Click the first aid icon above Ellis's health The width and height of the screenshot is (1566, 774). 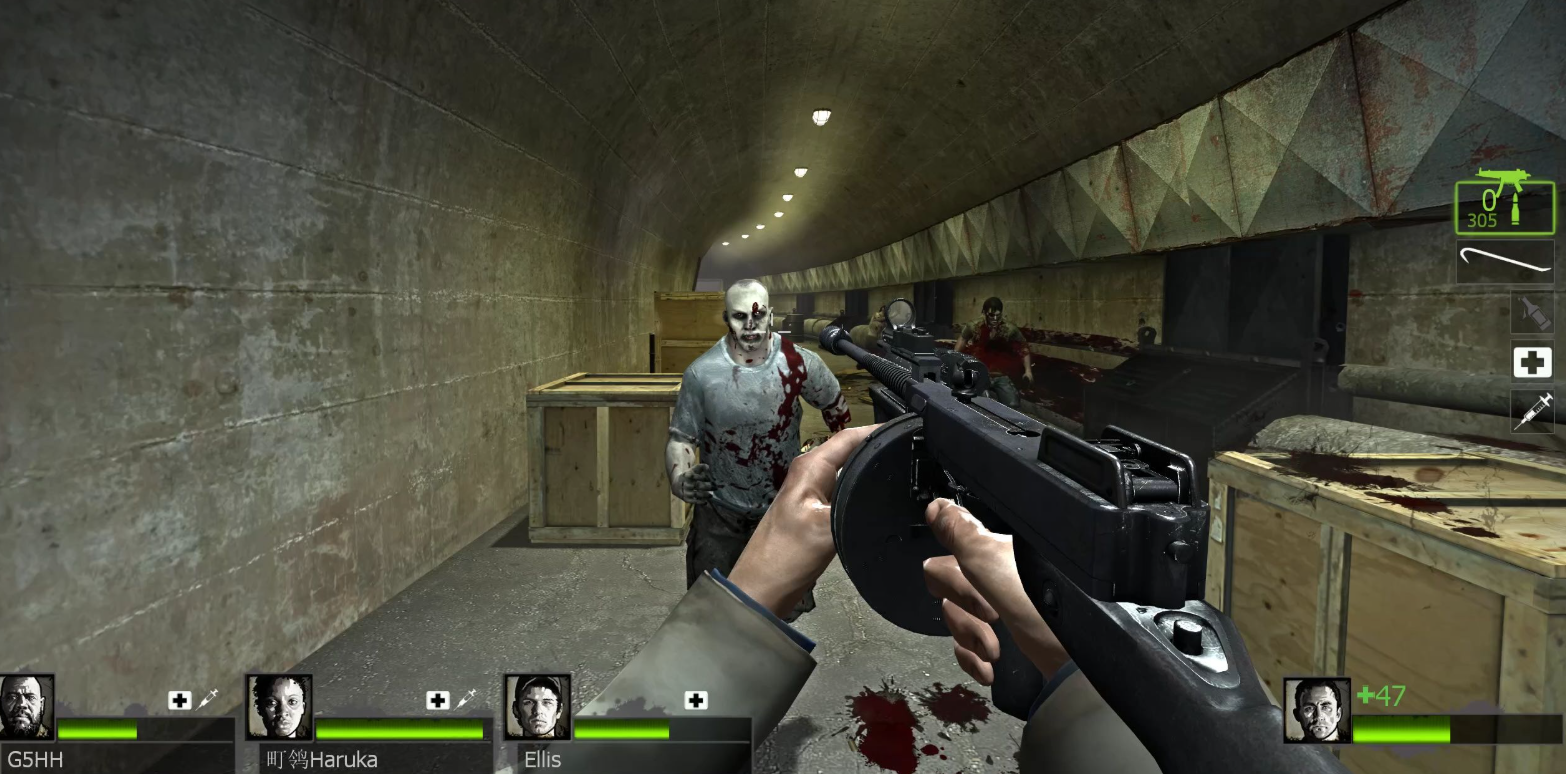pyautogui.click(x=696, y=700)
